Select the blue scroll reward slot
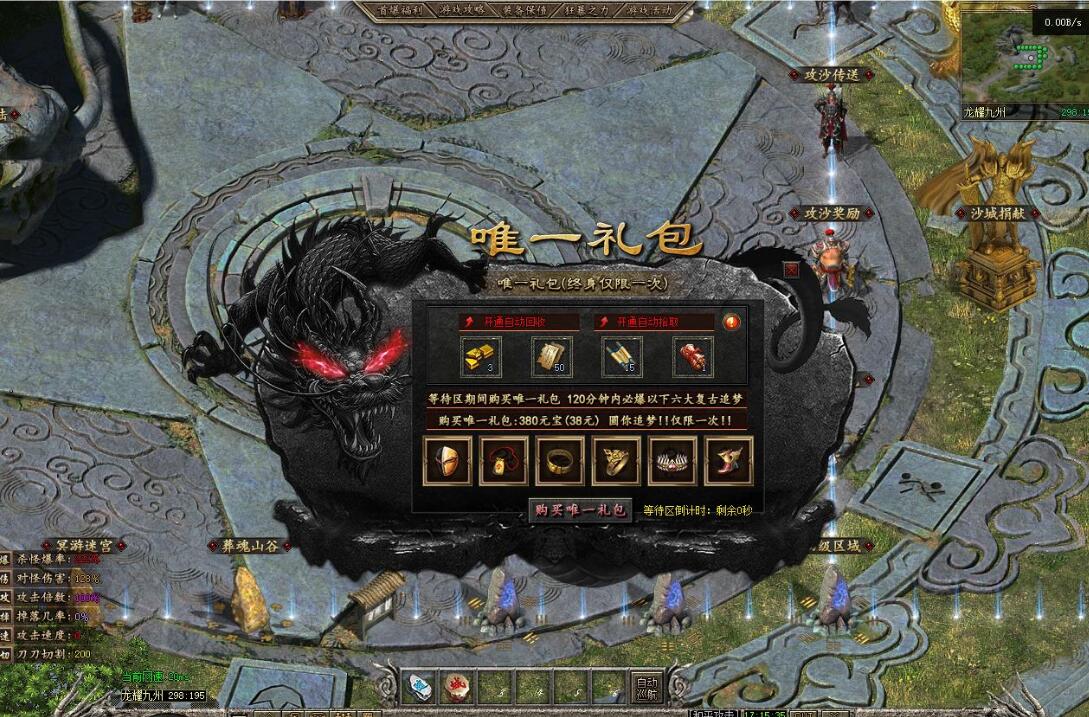 pyautogui.click(x=621, y=357)
